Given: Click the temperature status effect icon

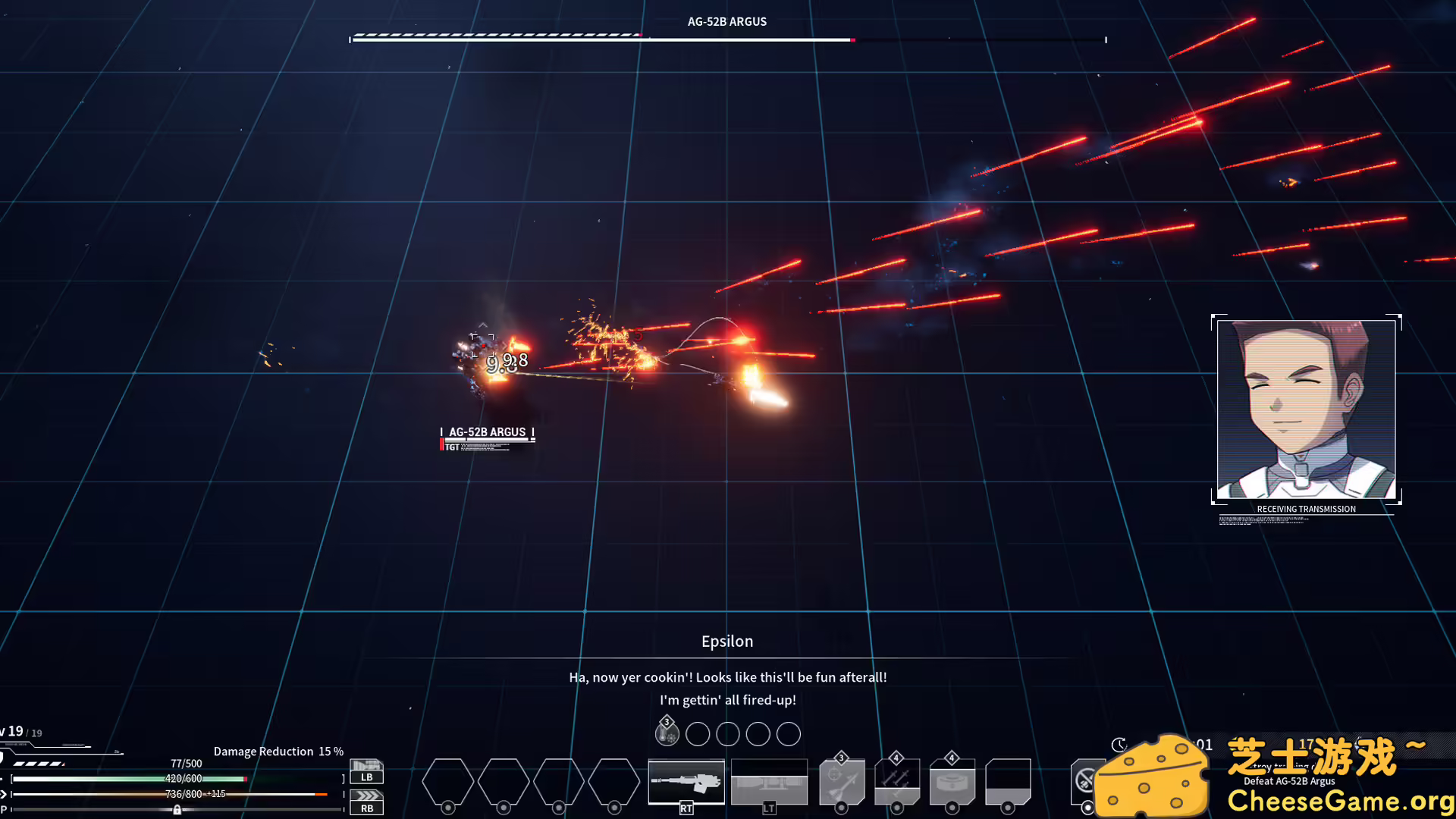Looking at the screenshot, I should coord(667,733).
